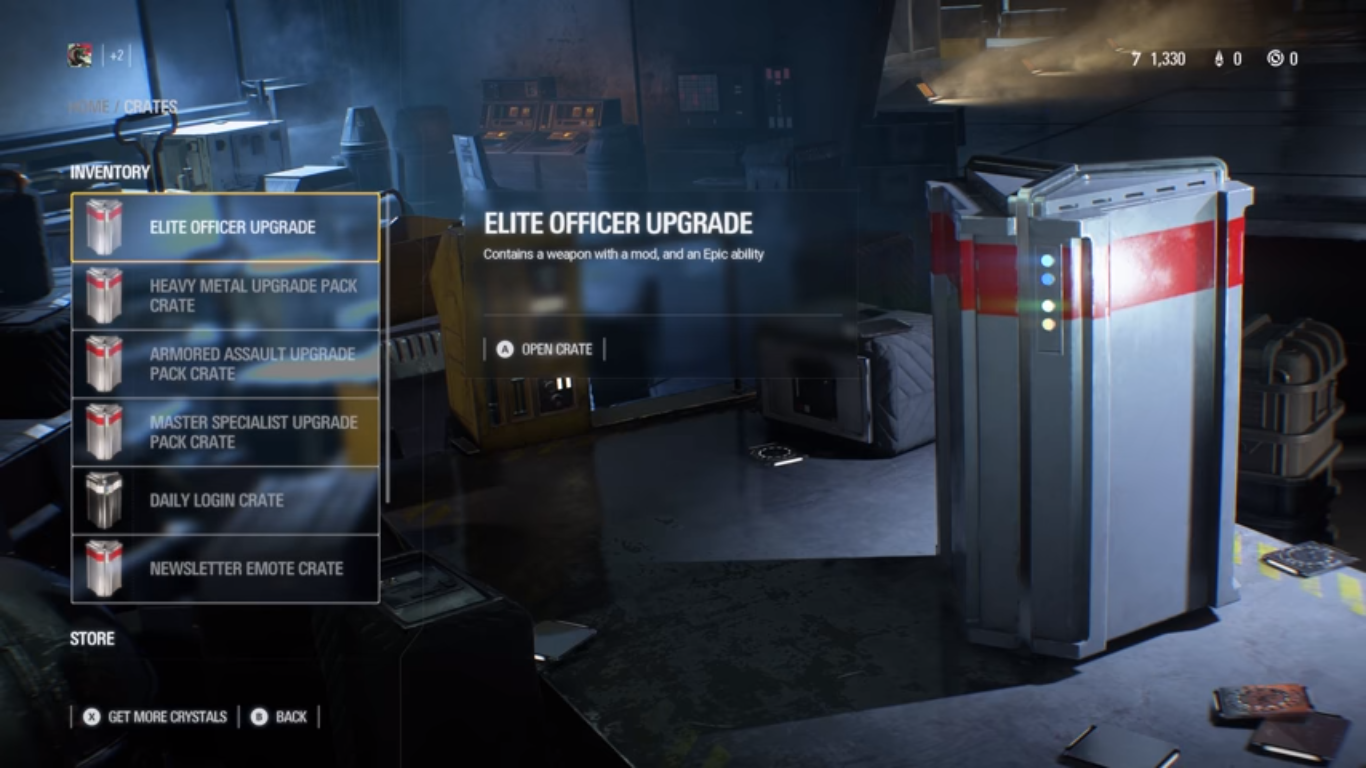Return to Home via breadcrumb
This screenshot has height=768, width=1366.
(90, 106)
